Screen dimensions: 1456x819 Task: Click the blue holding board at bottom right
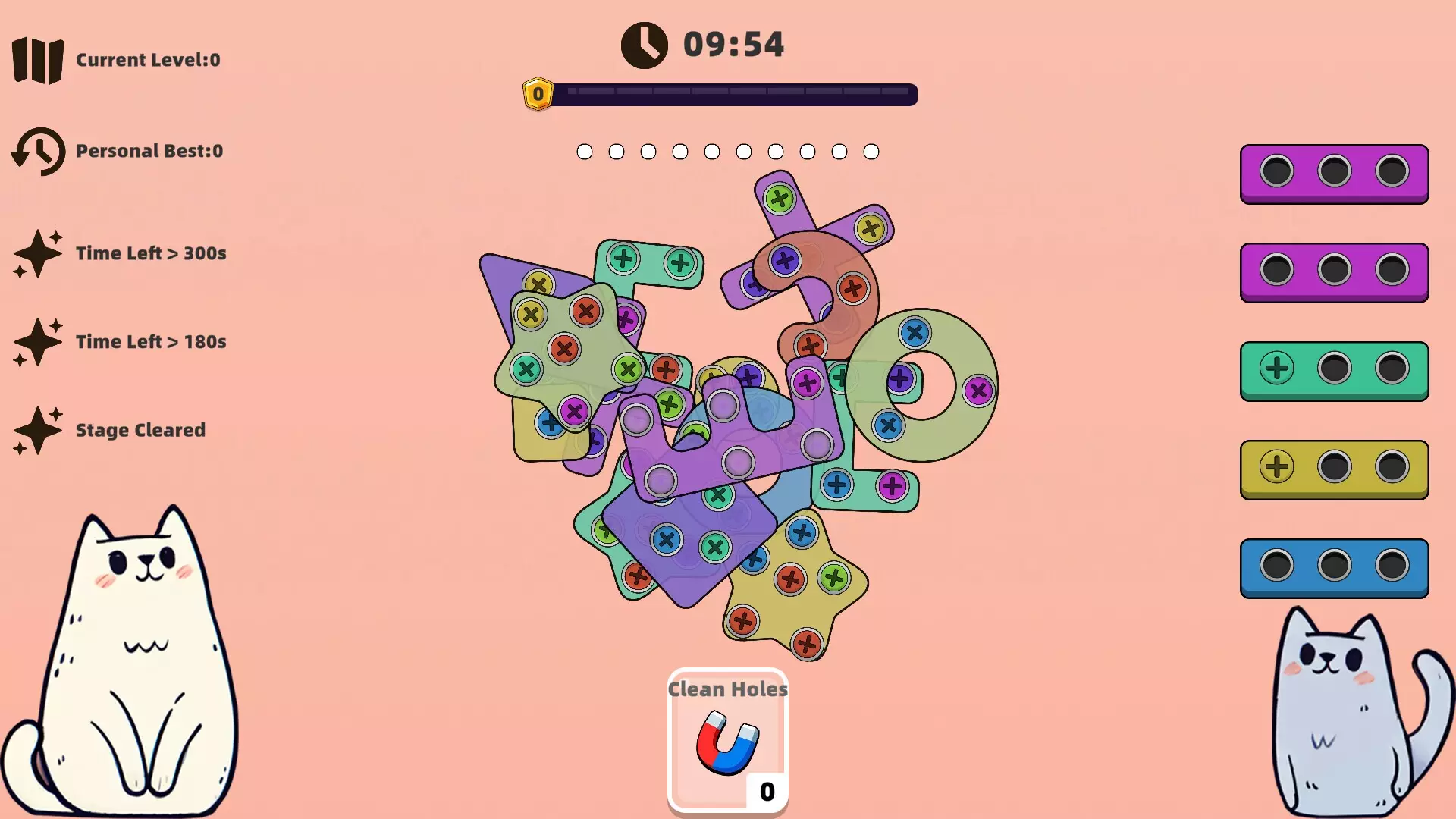click(x=1335, y=567)
